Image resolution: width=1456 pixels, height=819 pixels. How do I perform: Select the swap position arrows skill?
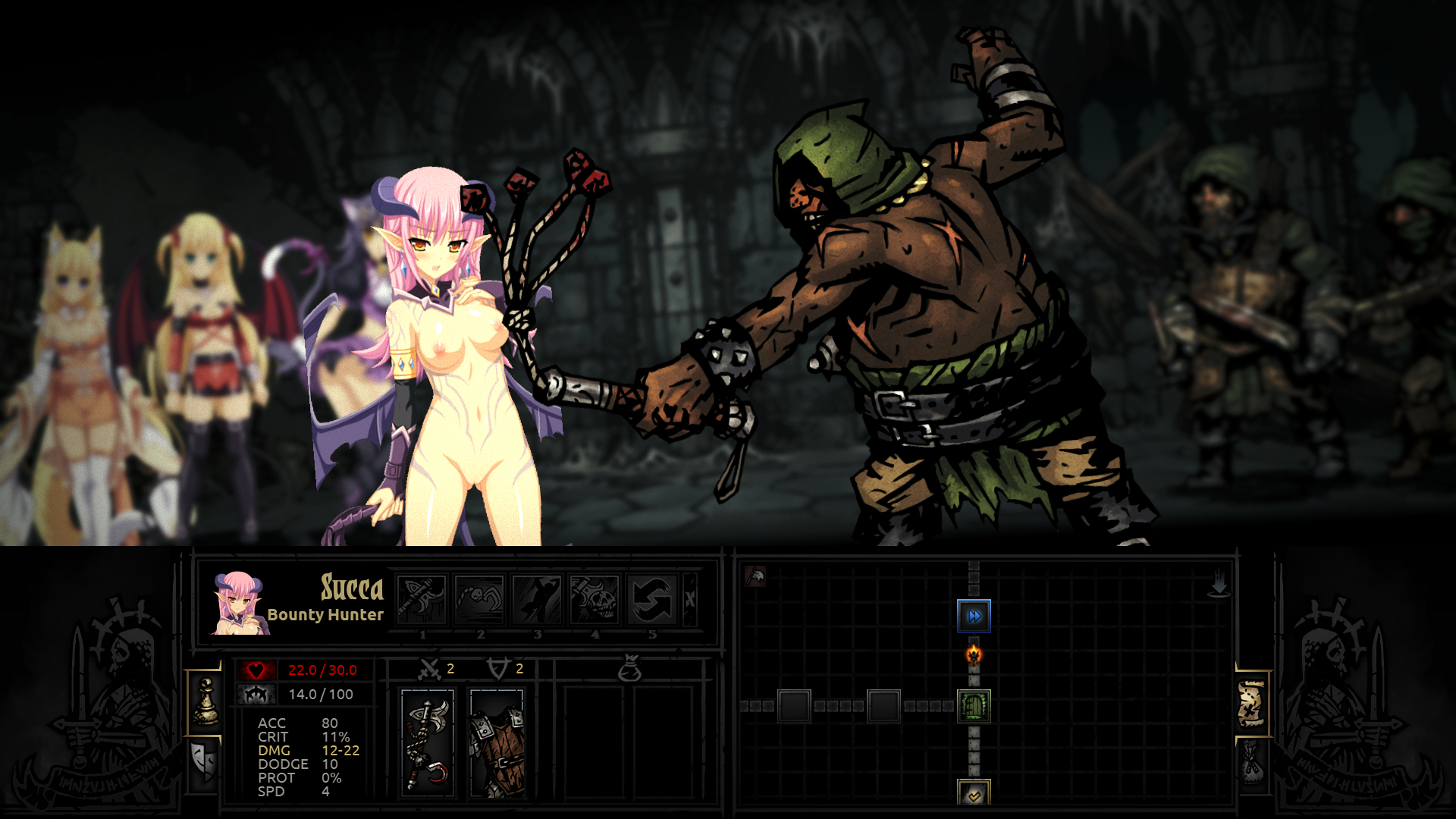coord(652,599)
